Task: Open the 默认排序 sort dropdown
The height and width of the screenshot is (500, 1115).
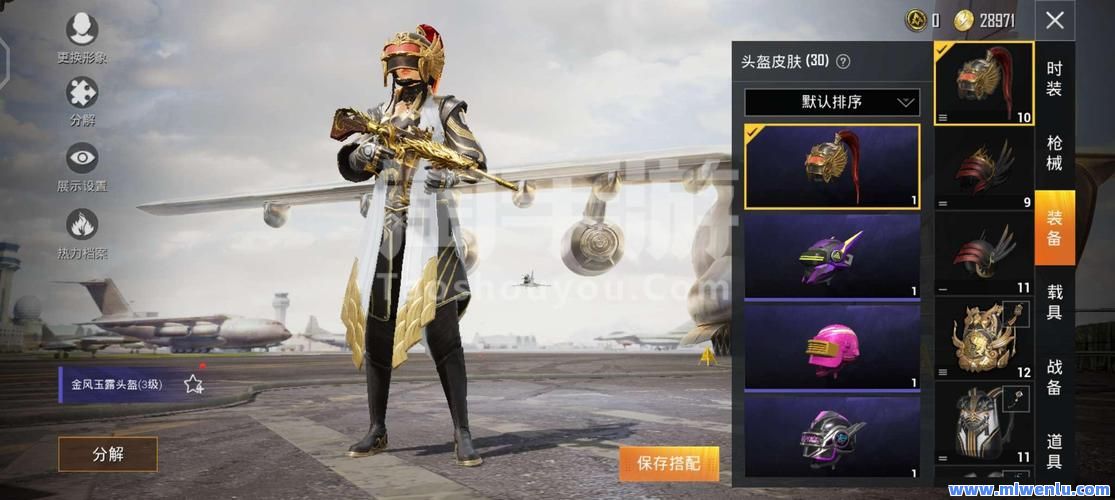Action: pyautogui.click(x=832, y=102)
